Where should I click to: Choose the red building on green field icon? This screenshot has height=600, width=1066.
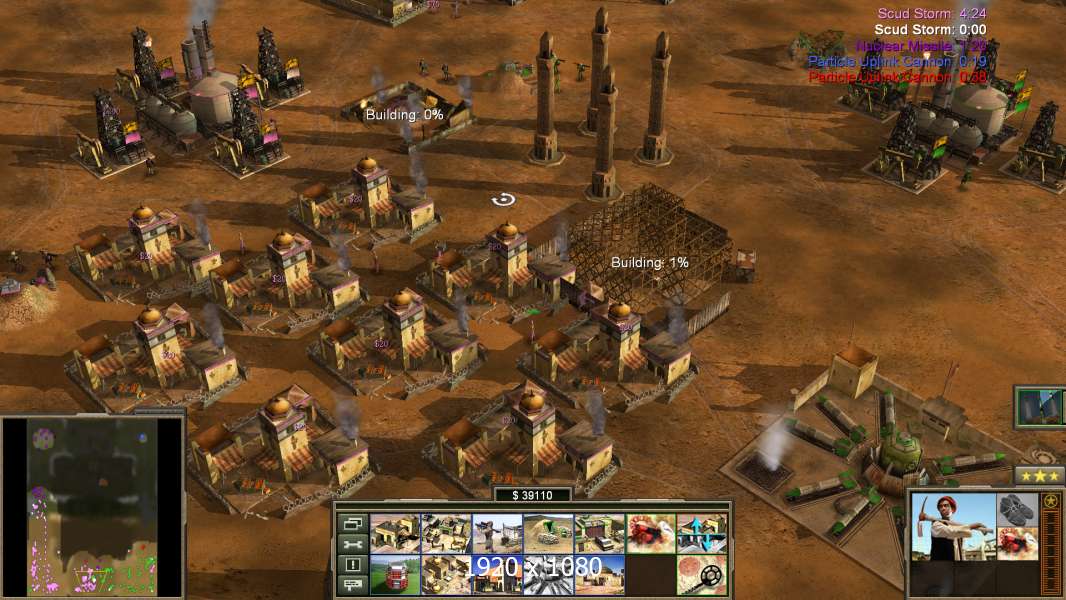pyautogui.click(x=395, y=574)
